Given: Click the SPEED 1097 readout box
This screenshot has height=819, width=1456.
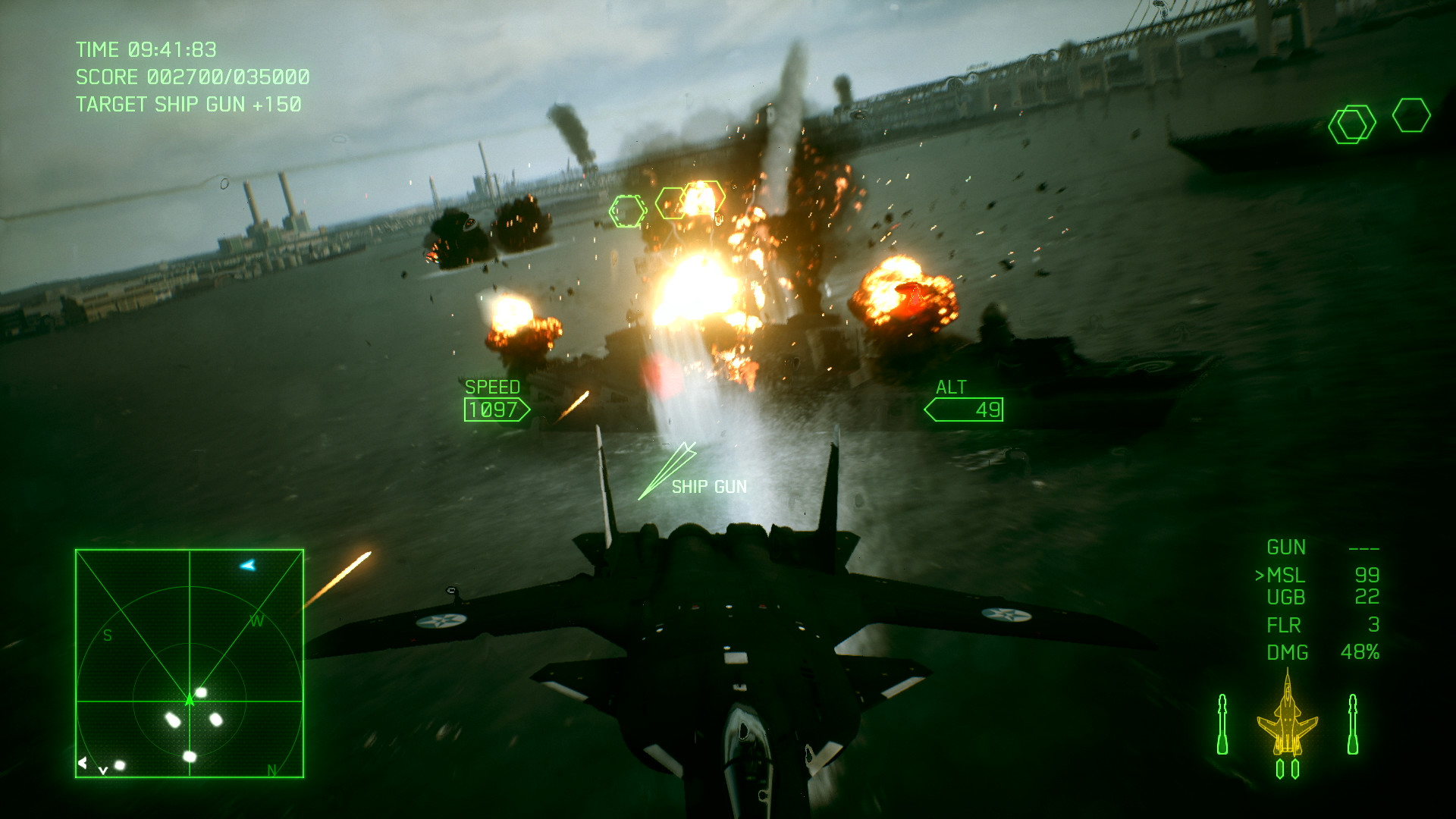Looking at the screenshot, I should tap(498, 409).
